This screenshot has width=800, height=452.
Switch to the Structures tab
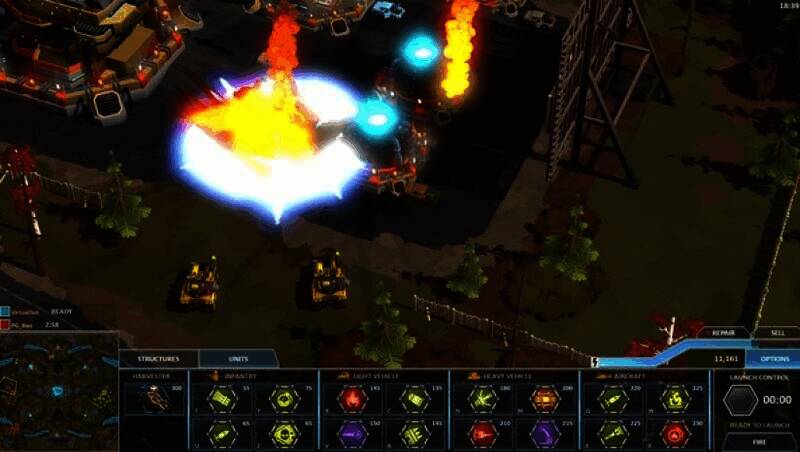coord(159,359)
